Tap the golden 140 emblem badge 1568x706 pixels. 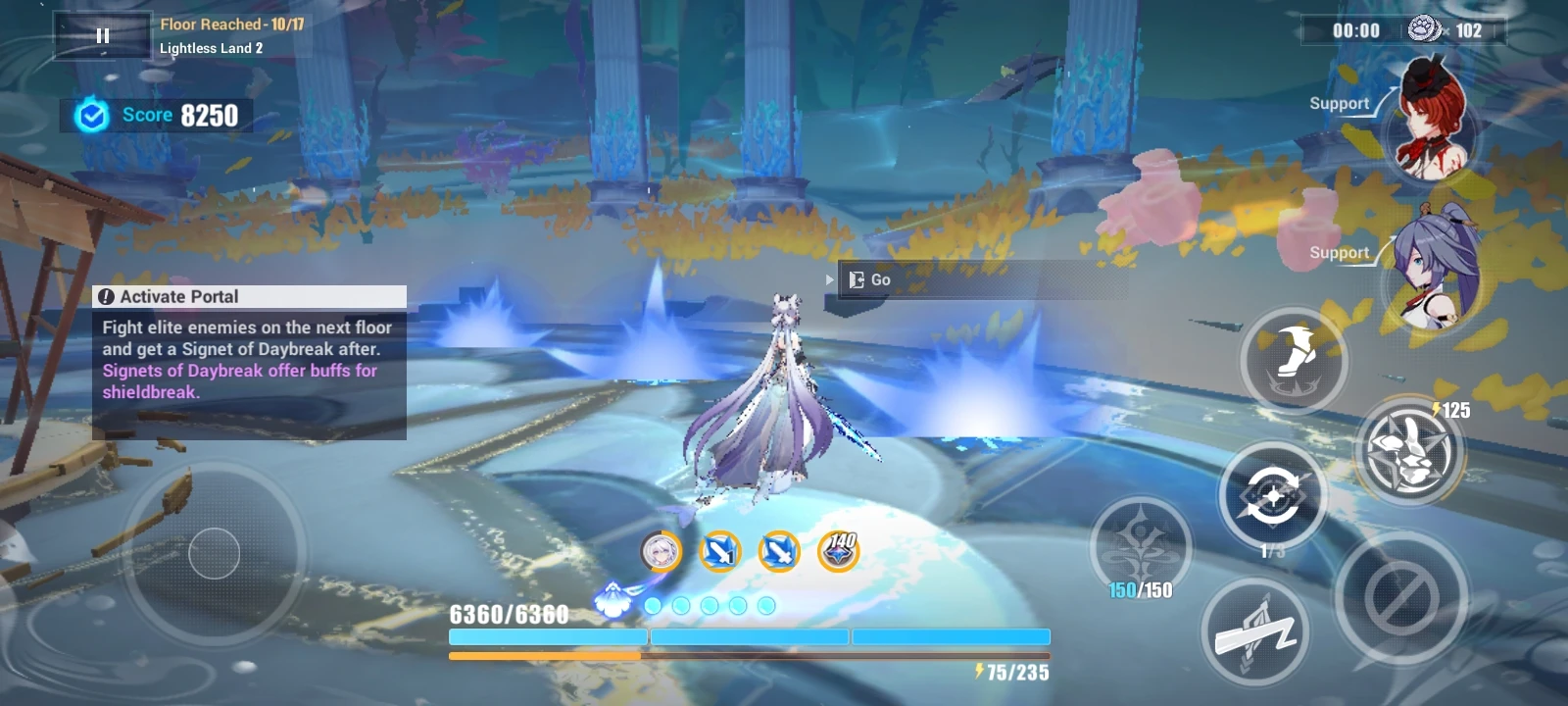pyautogui.click(x=841, y=551)
